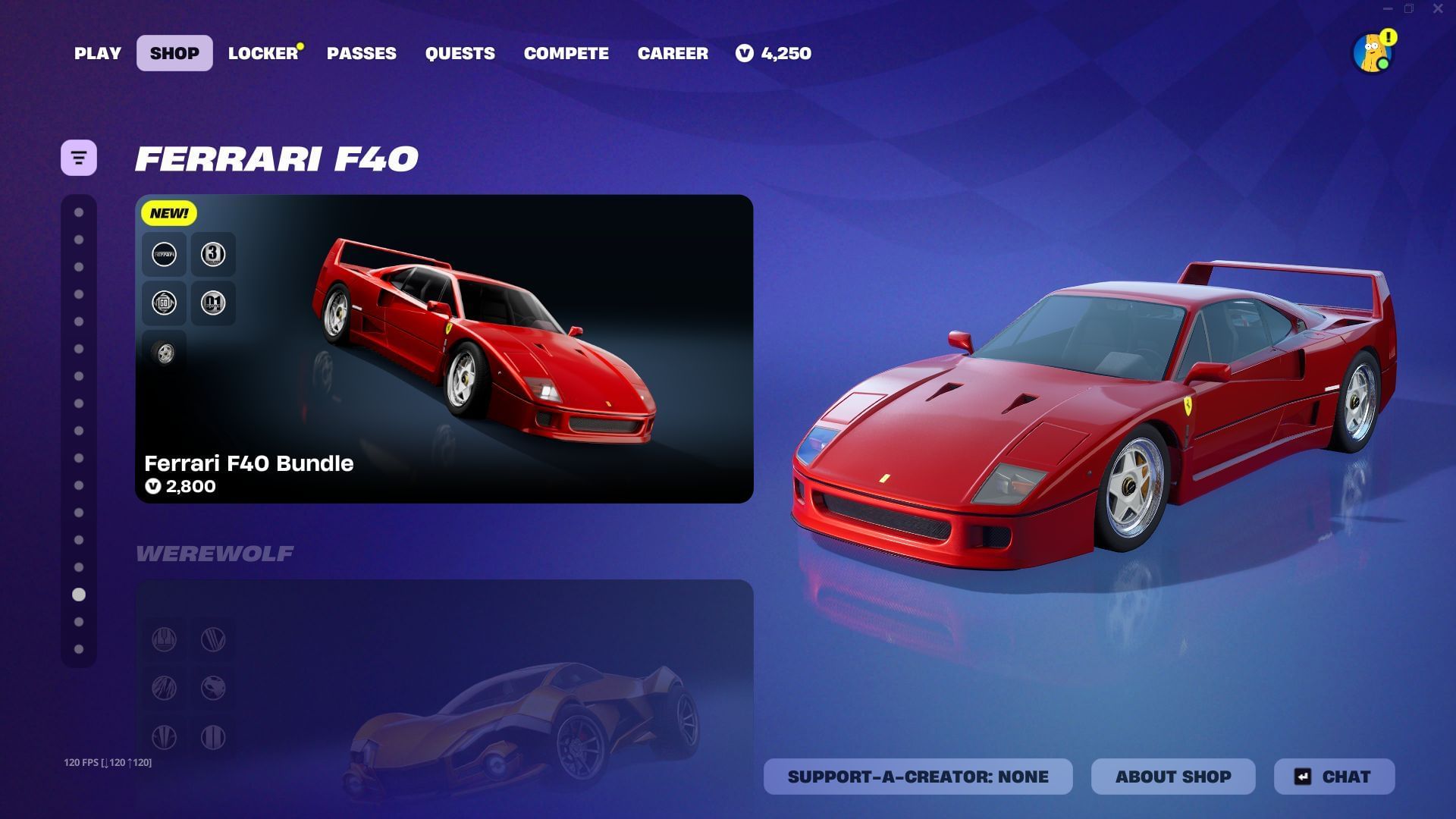Image resolution: width=1456 pixels, height=819 pixels.
Task: Select the bottom dot of the shop section rail
Action: click(78, 648)
